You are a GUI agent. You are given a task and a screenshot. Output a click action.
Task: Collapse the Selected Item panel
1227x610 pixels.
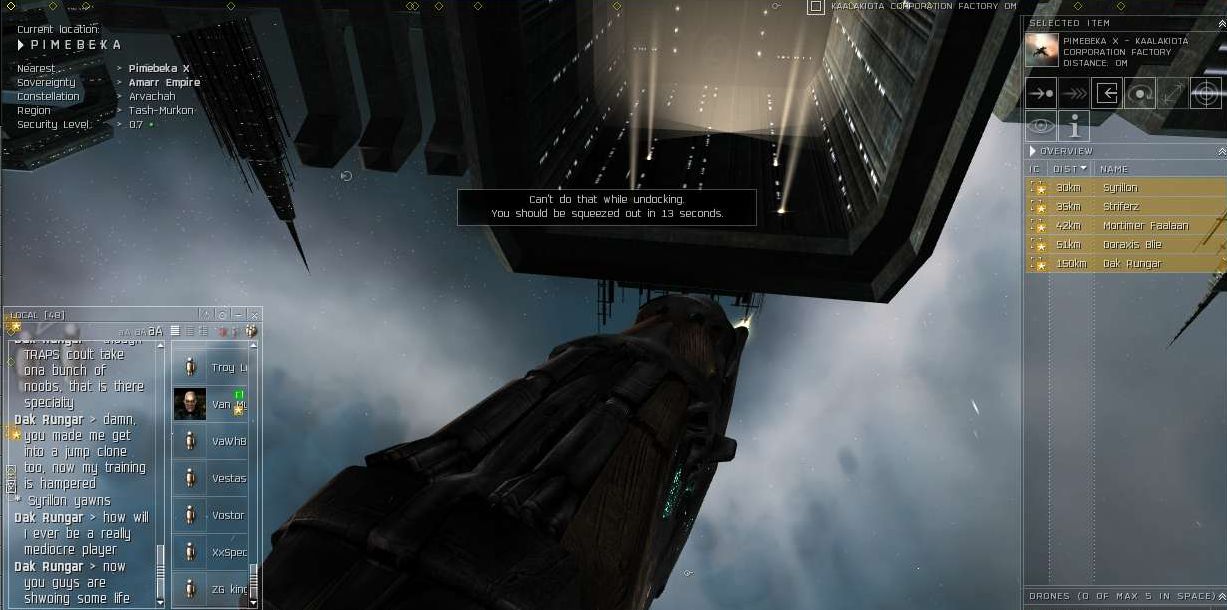tap(1222, 23)
